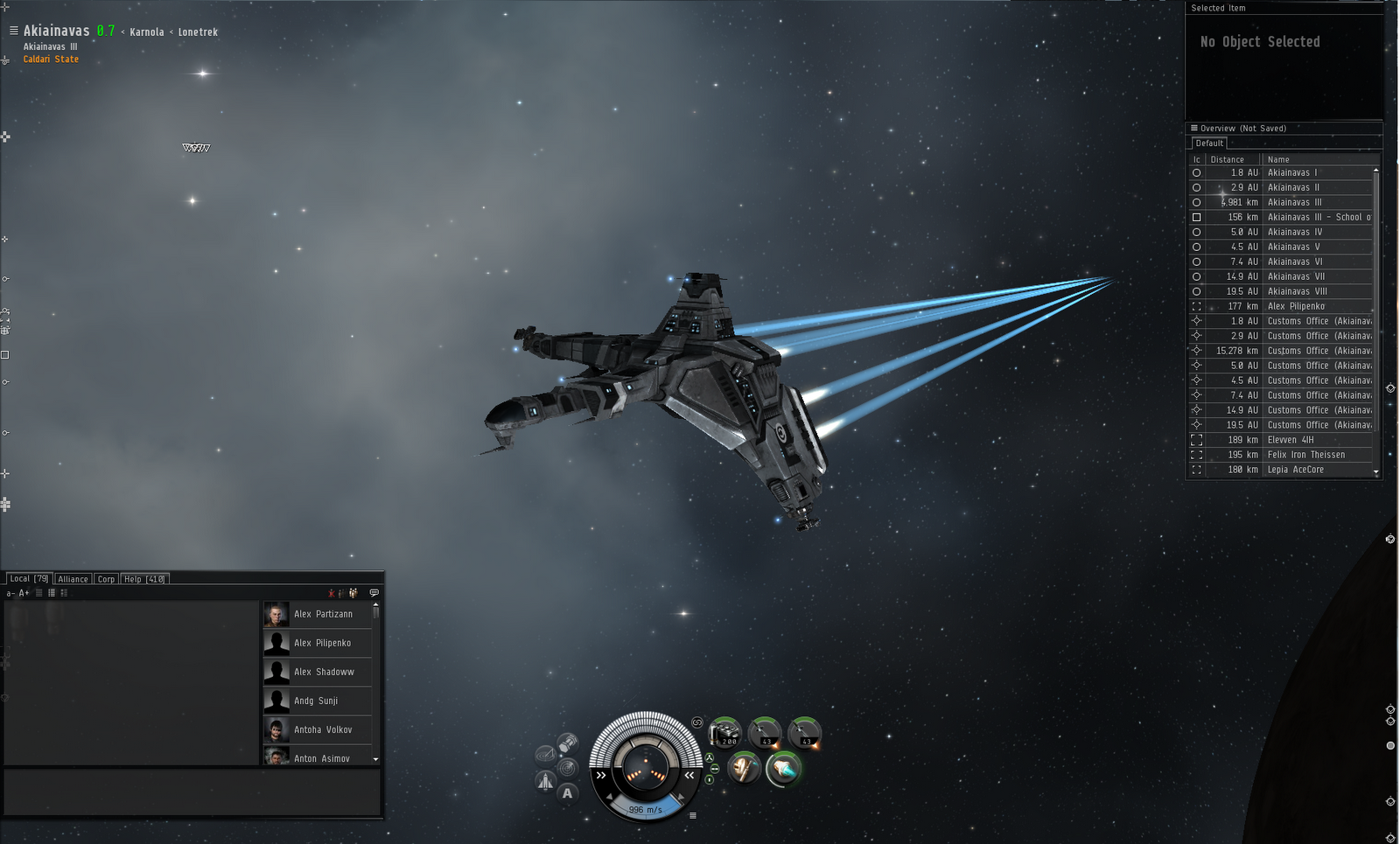Open the scanner icon left of the speed gauge
This screenshot has width=1400, height=844.
(569, 768)
